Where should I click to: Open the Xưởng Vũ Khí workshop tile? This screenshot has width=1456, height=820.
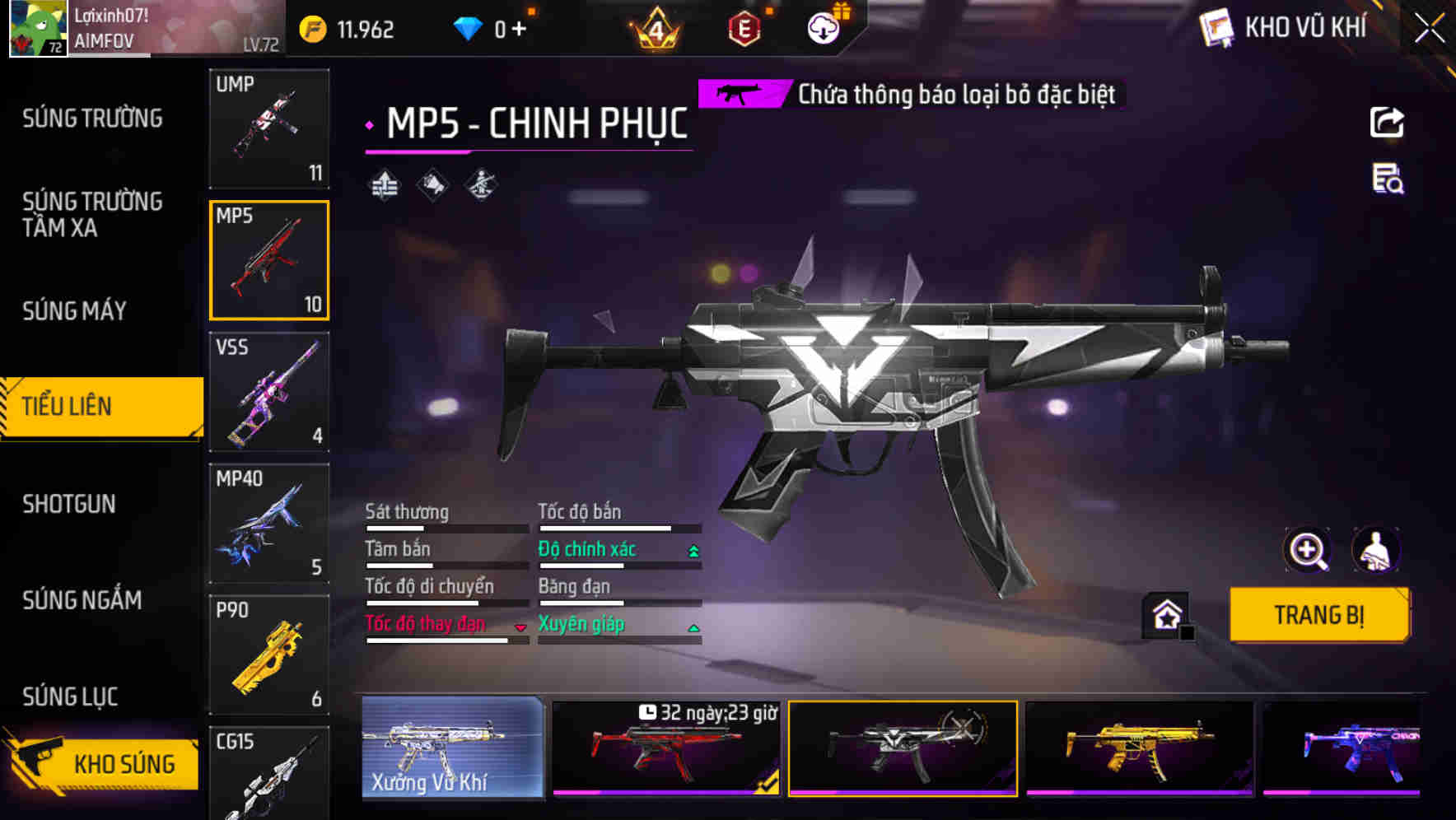click(452, 748)
